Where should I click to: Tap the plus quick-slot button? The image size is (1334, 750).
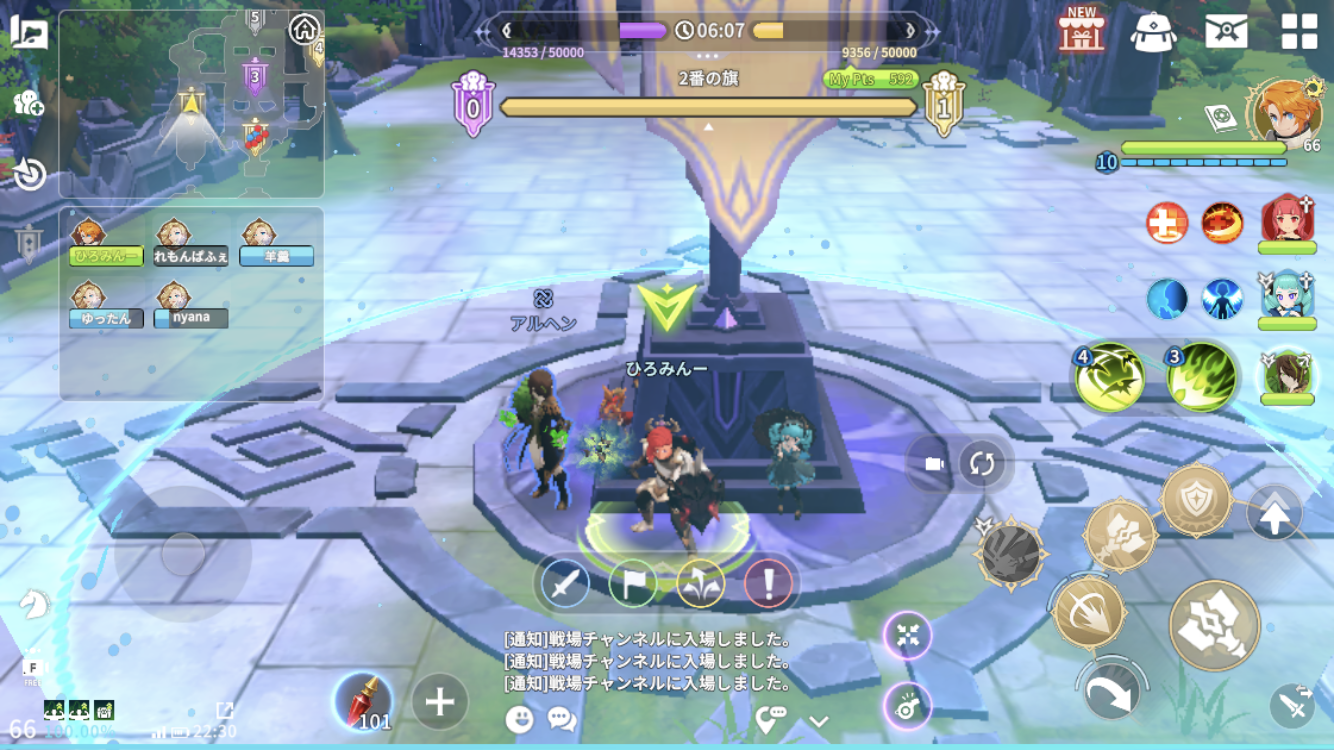click(440, 702)
